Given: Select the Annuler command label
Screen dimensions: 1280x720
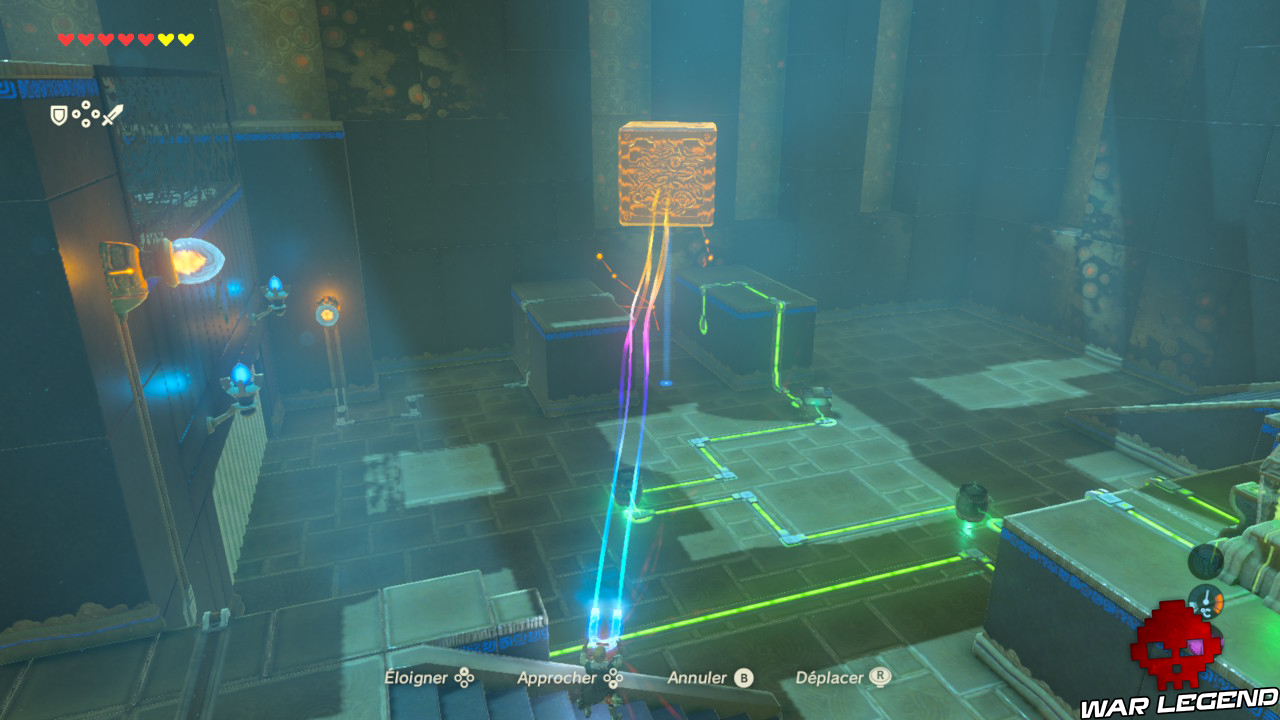Looking at the screenshot, I should [x=697, y=677].
